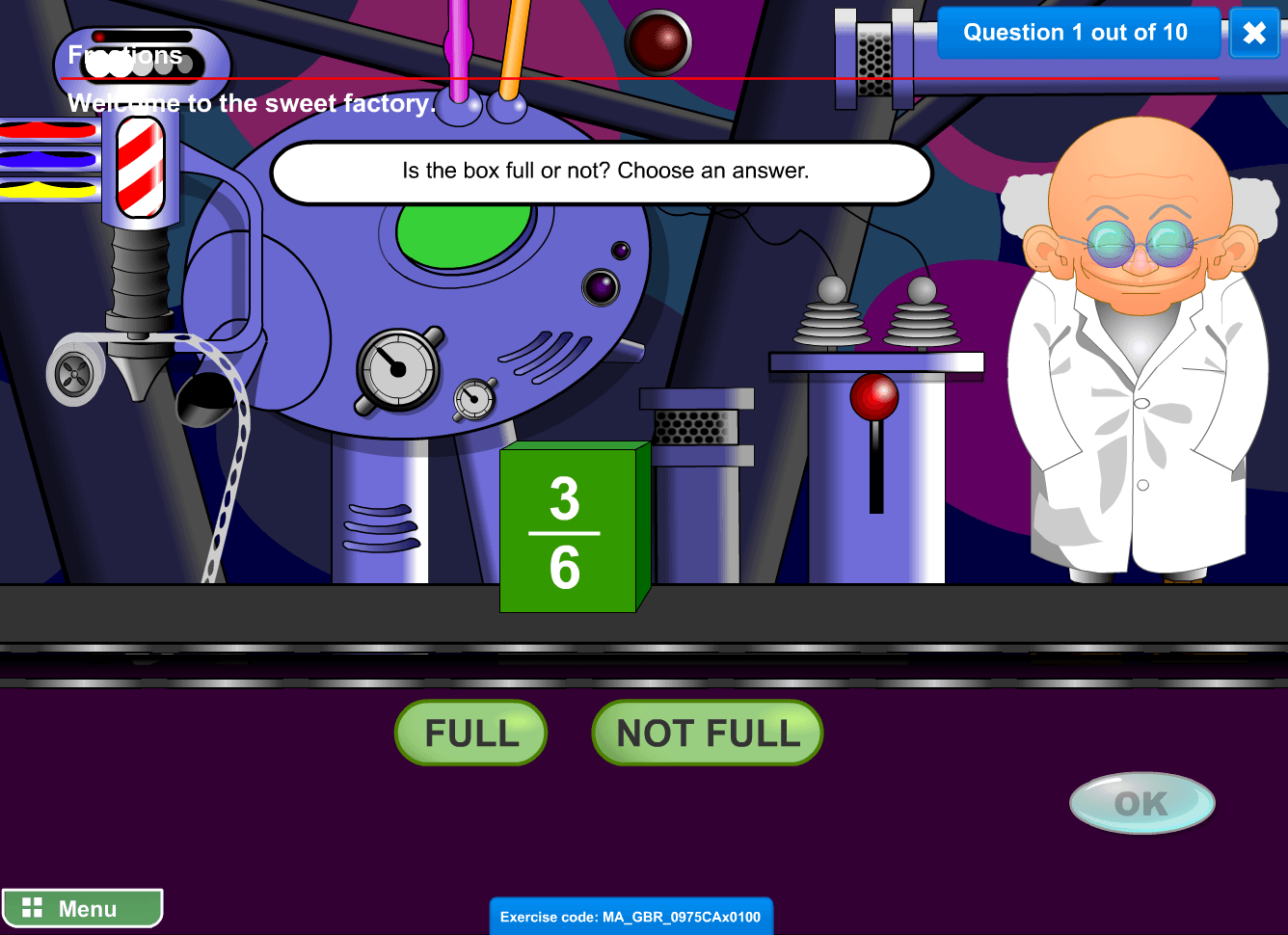1288x935 pixels.
Task: Dismiss the exercise with the X button
Action: (1254, 34)
